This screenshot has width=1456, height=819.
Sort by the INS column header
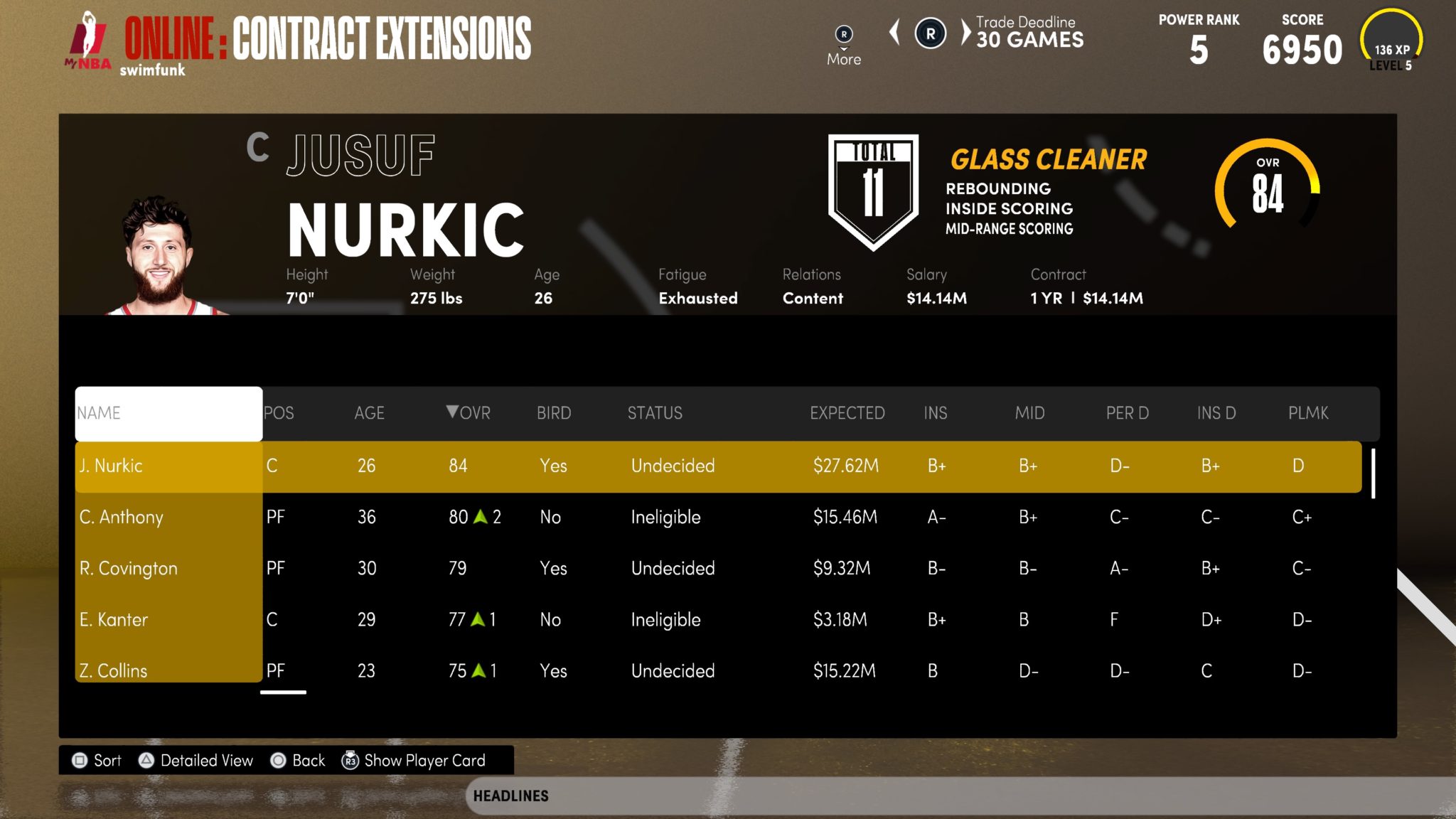935,413
